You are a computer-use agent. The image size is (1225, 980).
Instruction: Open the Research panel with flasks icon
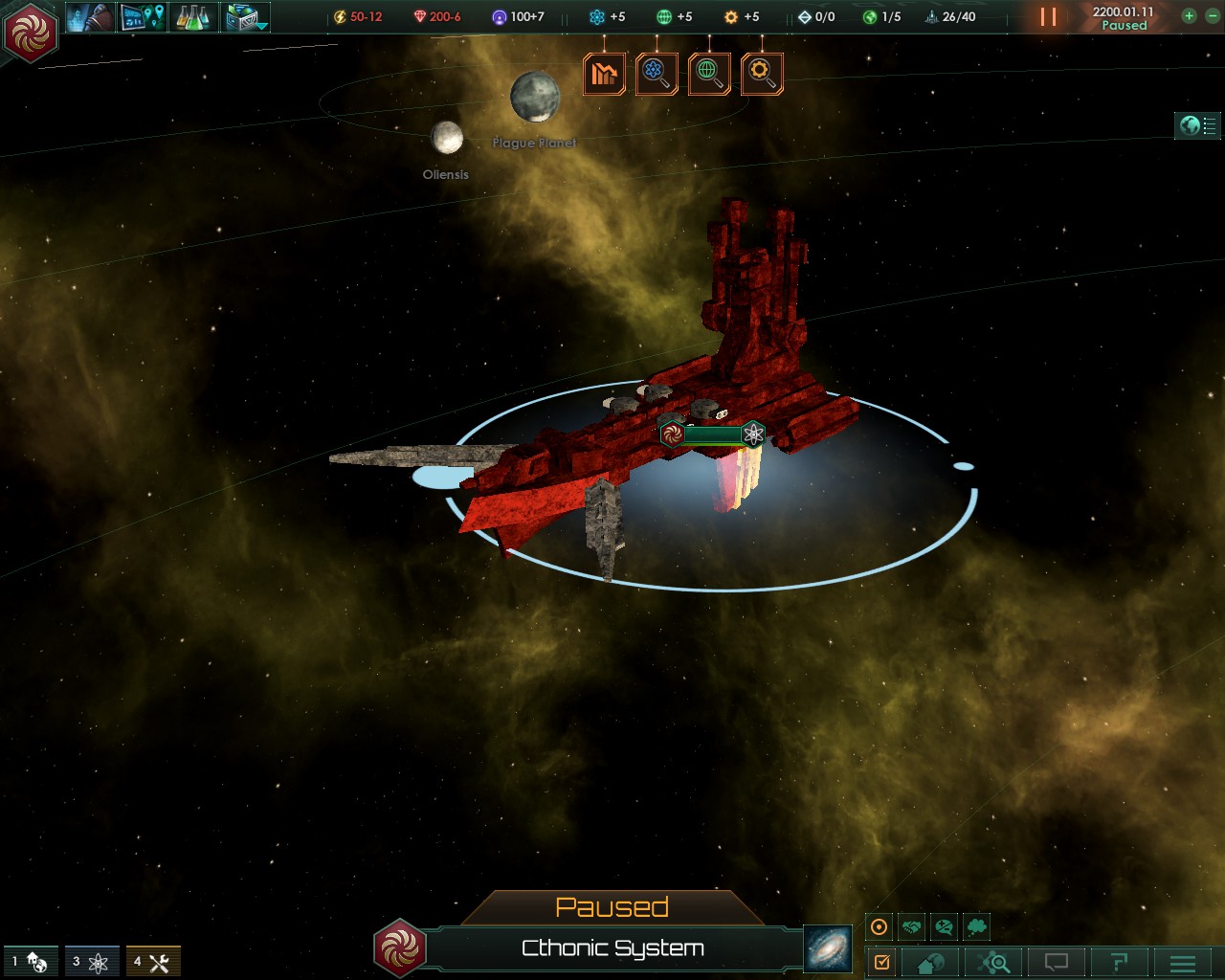191,16
